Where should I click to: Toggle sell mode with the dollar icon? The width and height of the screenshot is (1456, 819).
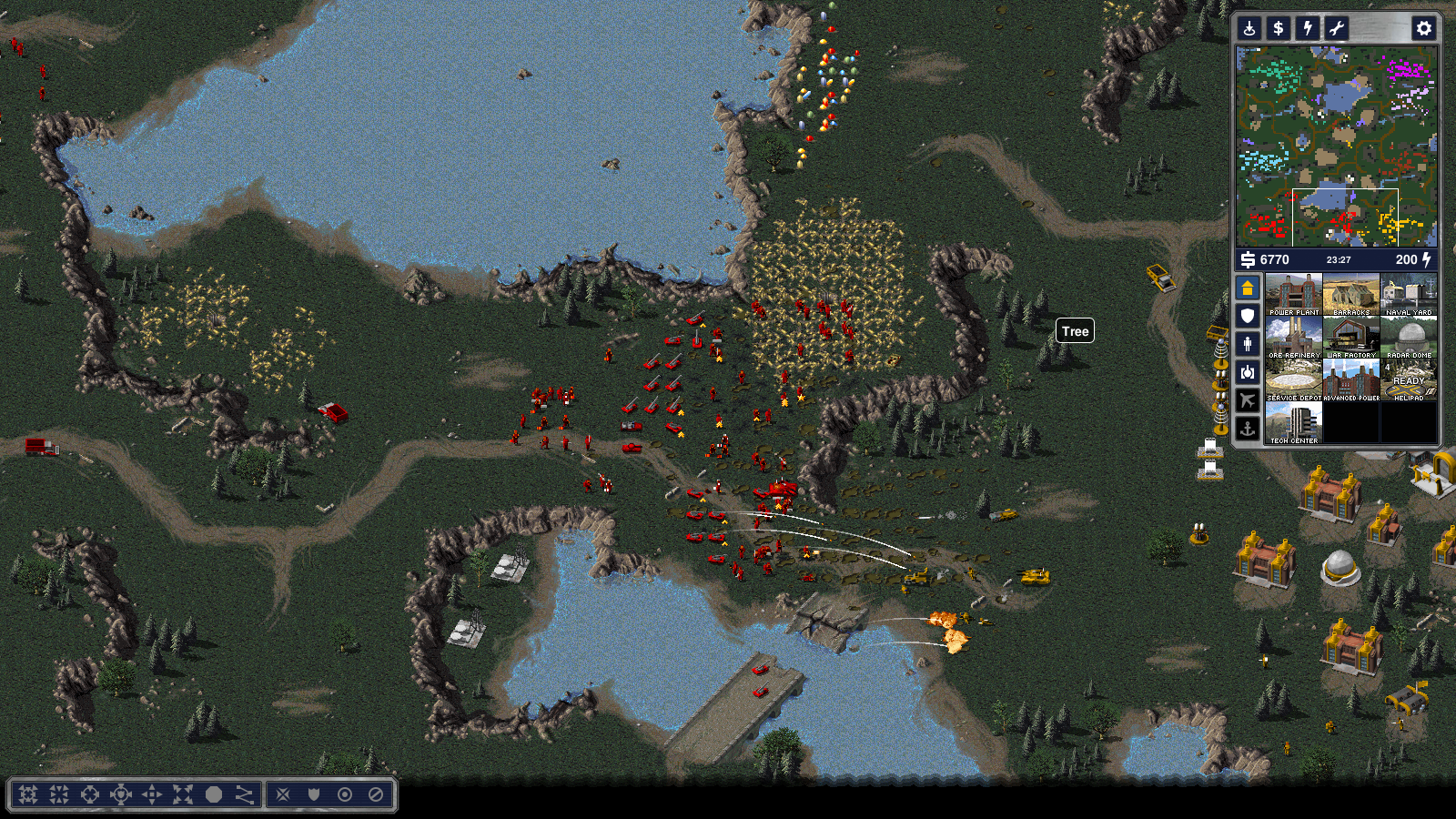tap(1279, 28)
